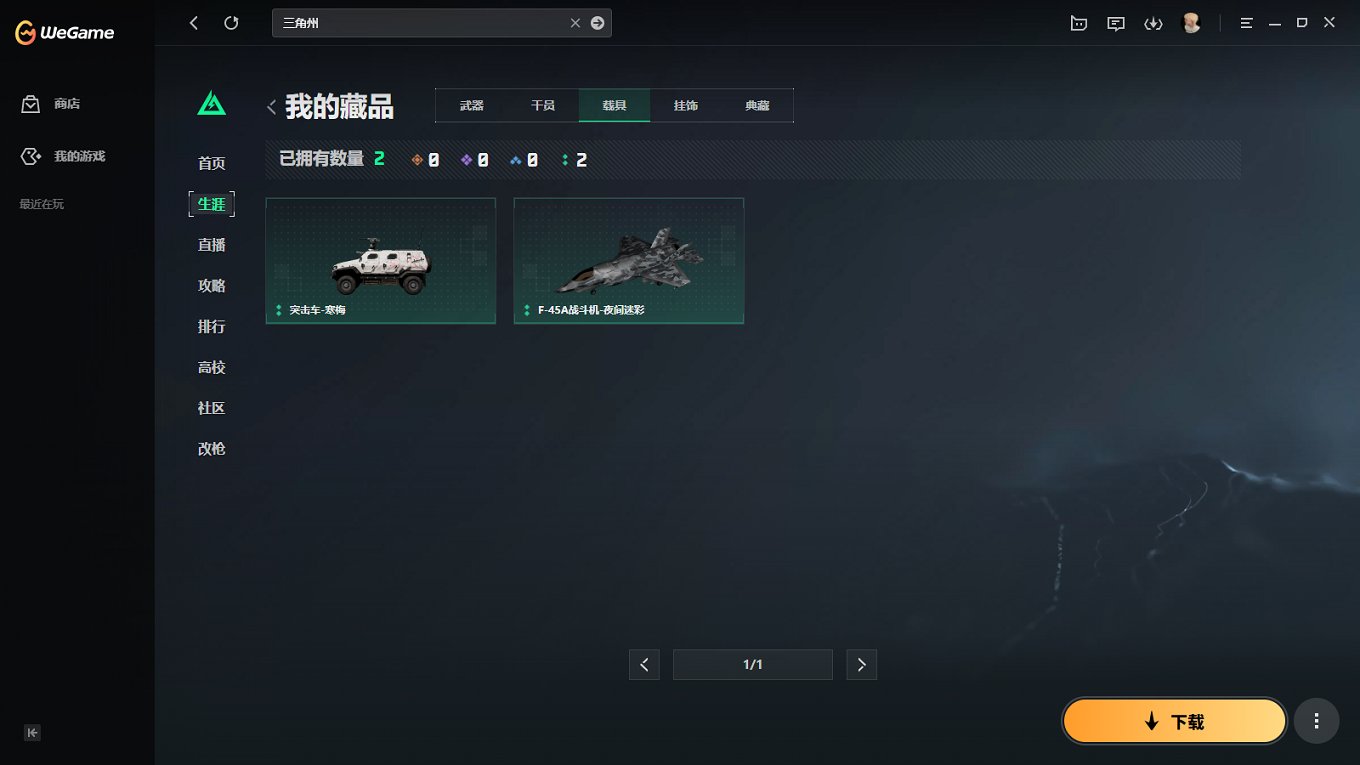
Task: Switch to the 挂饰 (Charms) tab
Action: coord(686,104)
